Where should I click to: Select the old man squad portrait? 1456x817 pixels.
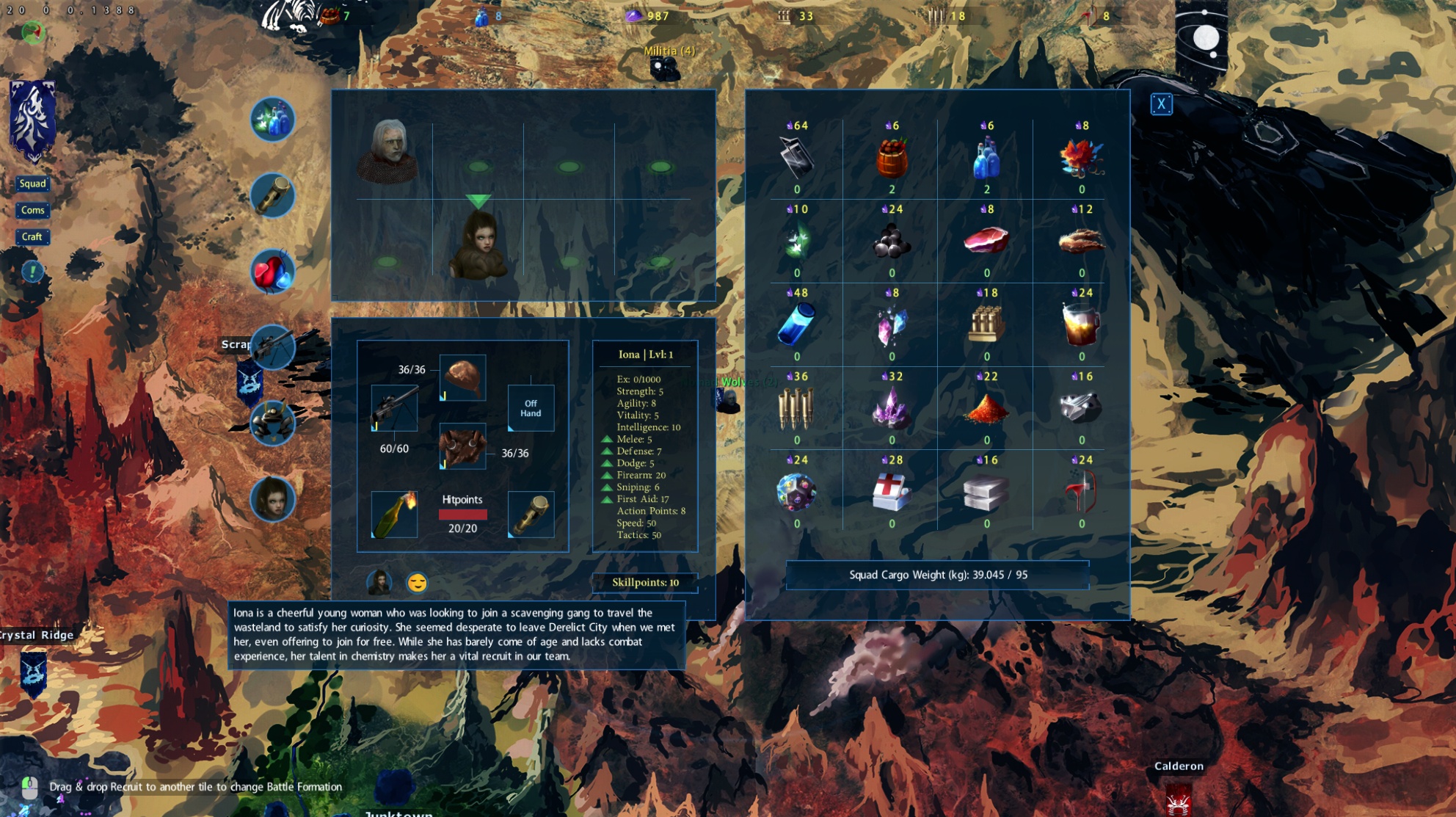388,152
